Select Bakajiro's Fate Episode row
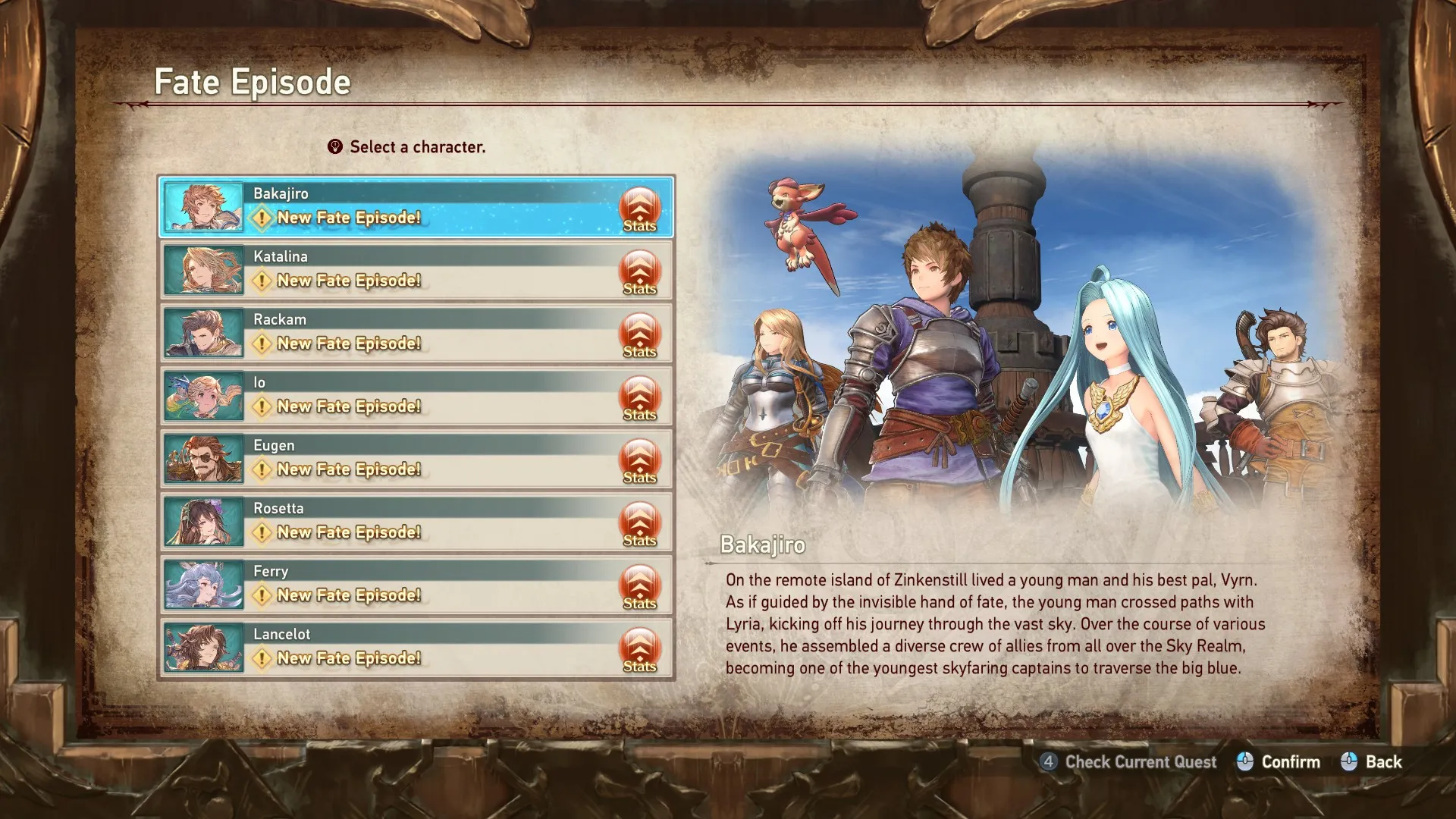This screenshot has width=1456, height=819. (394, 206)
